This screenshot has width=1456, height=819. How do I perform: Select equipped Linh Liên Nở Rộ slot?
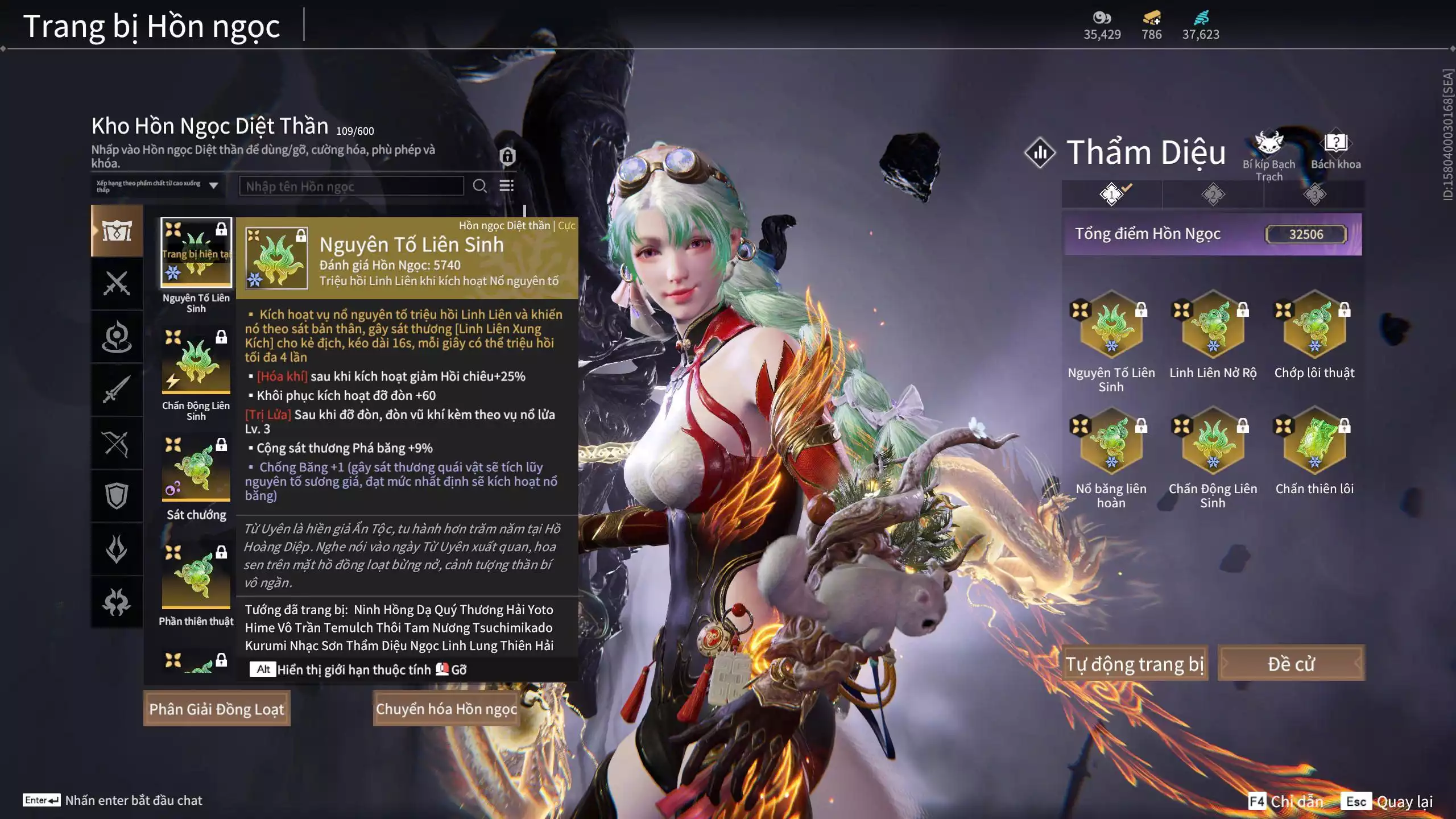1213,325
